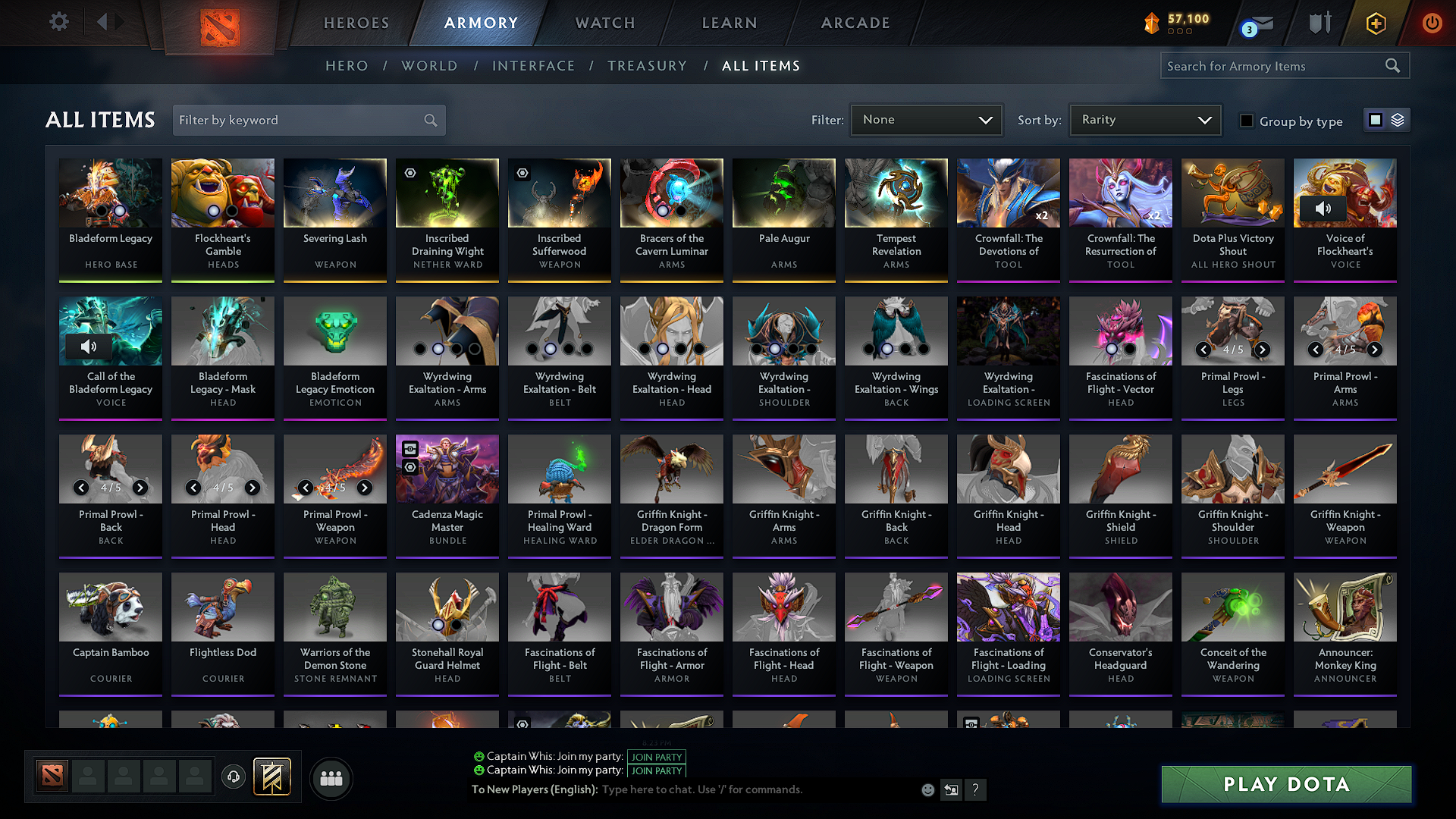Image resolution: width=1456 pixels, height=819 pixels.
Task: Advance Primal Prowl - Legs style with right arrow
Action: [1263, 350]
